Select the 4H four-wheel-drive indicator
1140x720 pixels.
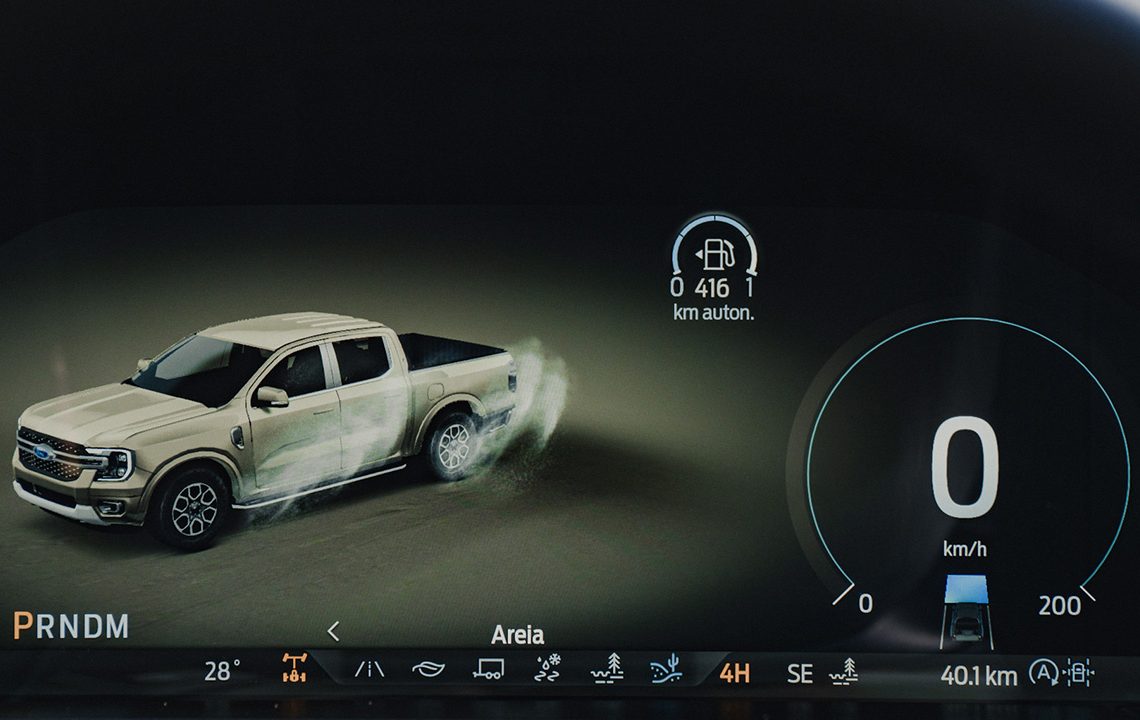tap(735, 673)
